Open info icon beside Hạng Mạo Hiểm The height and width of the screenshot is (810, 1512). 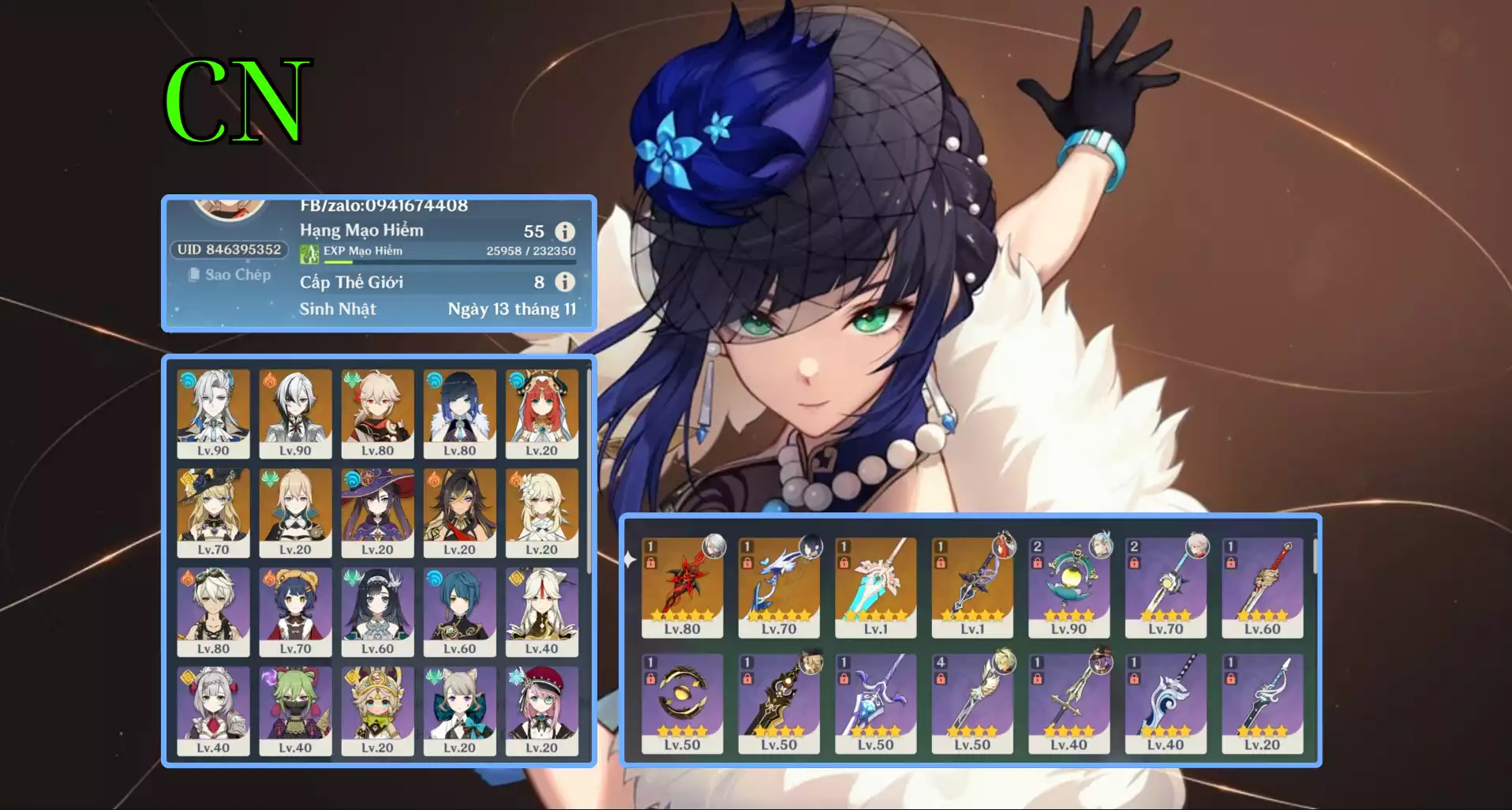564,231
